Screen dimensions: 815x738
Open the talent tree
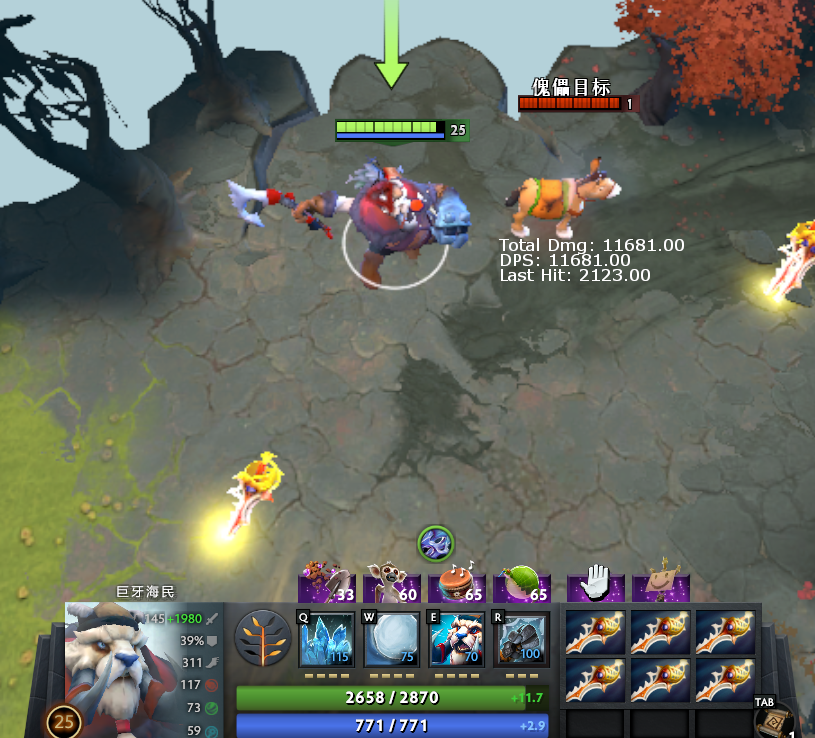tap(263, 639)
